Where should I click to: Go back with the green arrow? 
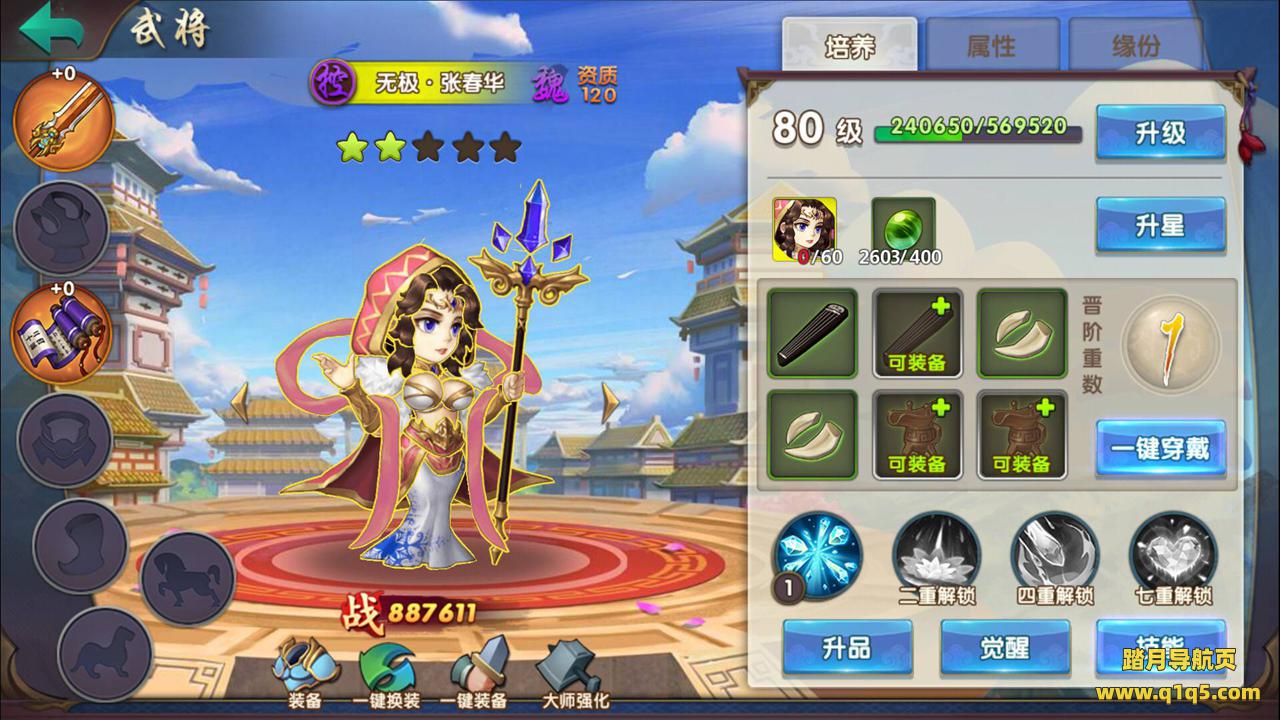(x=52, y=28)
